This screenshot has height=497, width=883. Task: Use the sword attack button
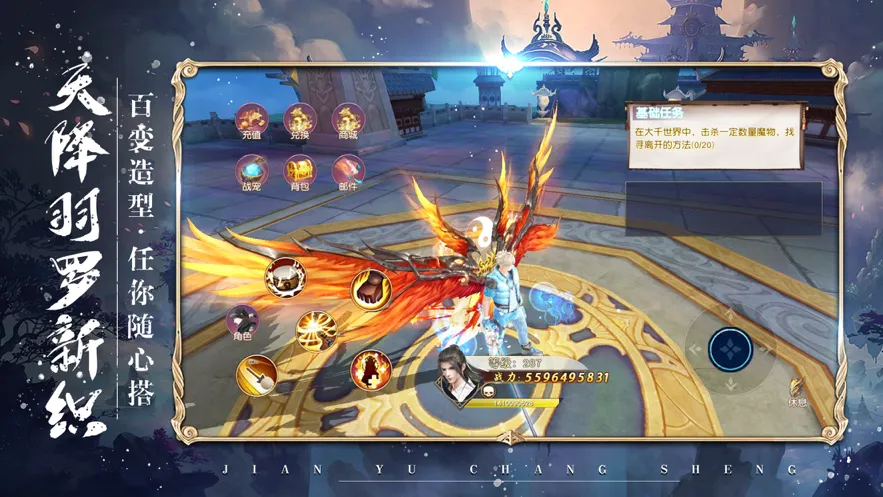click(x=257, y=376)
